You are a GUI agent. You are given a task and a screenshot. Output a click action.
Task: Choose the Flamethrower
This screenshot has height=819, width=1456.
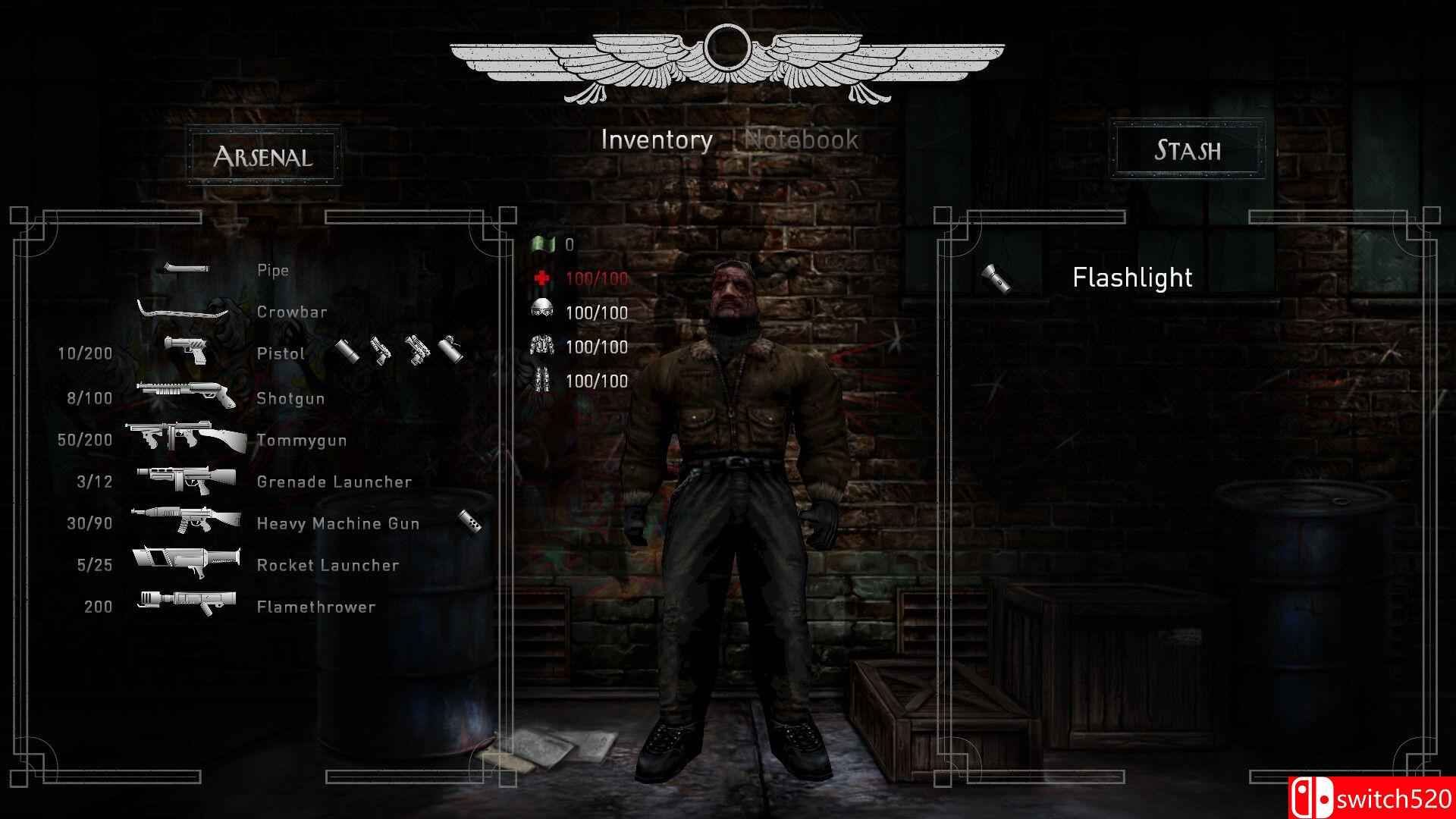click(x=315, y=607)
